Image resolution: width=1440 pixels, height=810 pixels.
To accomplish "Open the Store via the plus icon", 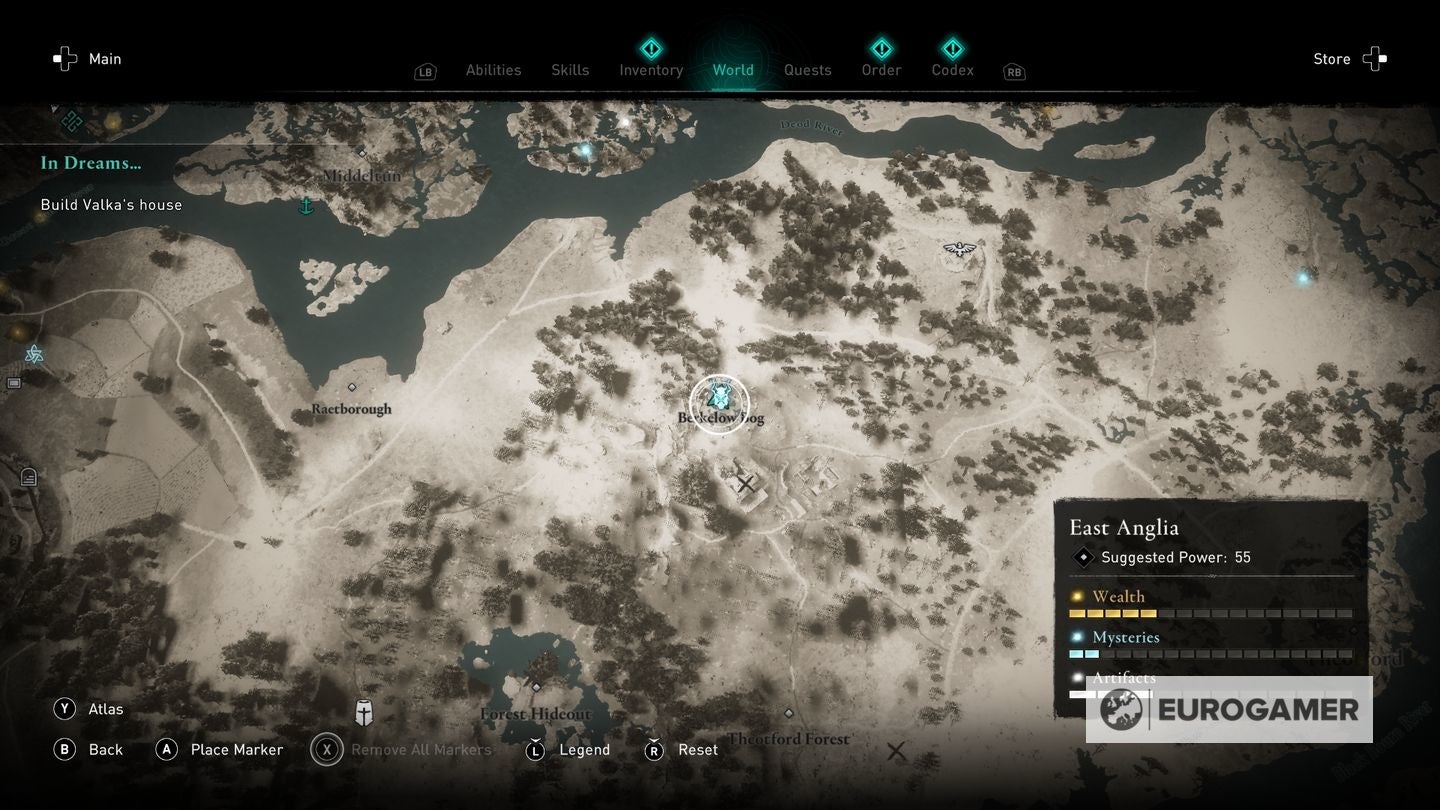I will (x=1376, y=58).
